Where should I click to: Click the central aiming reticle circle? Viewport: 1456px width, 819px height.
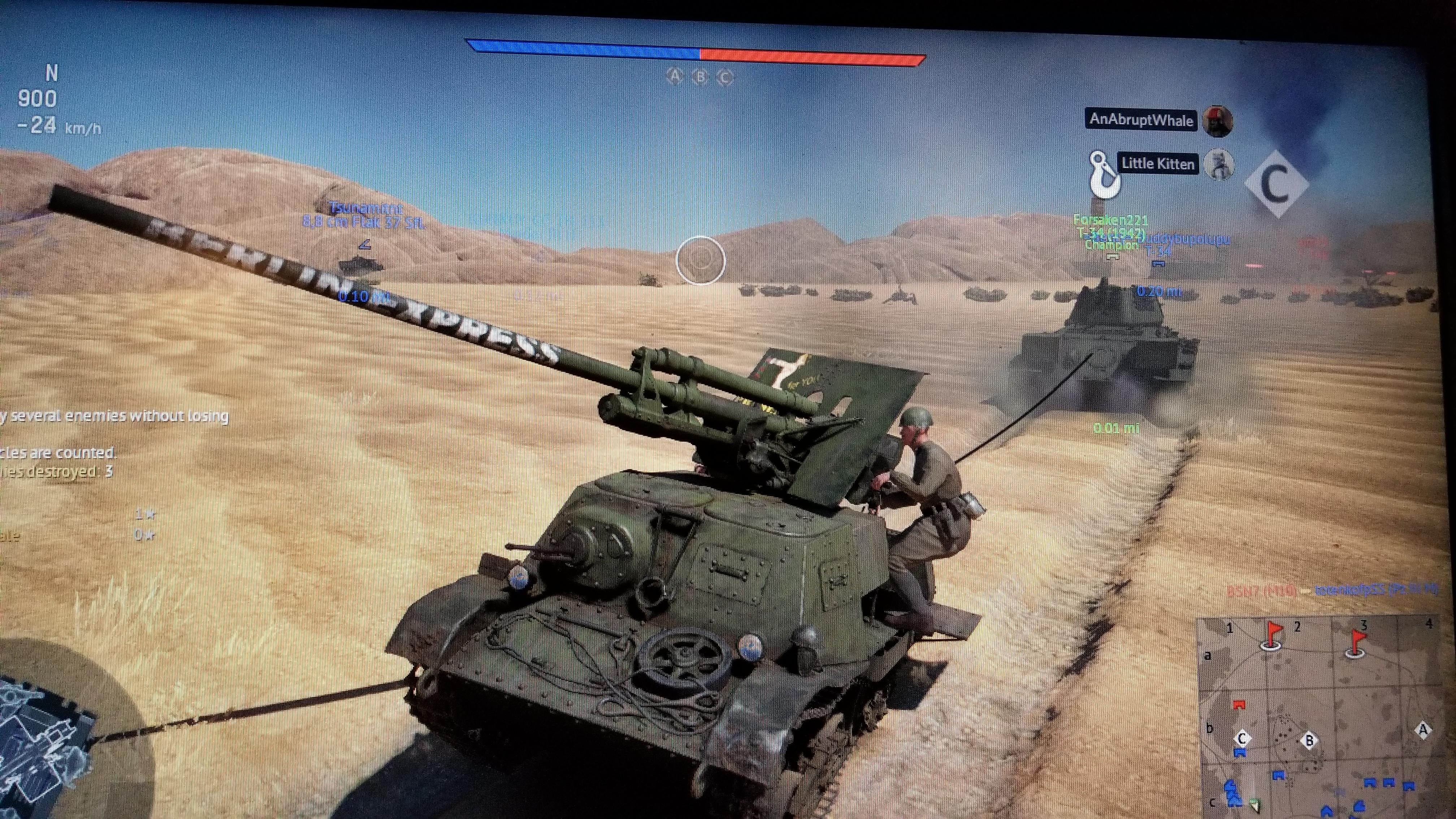(x=701, y=259)
